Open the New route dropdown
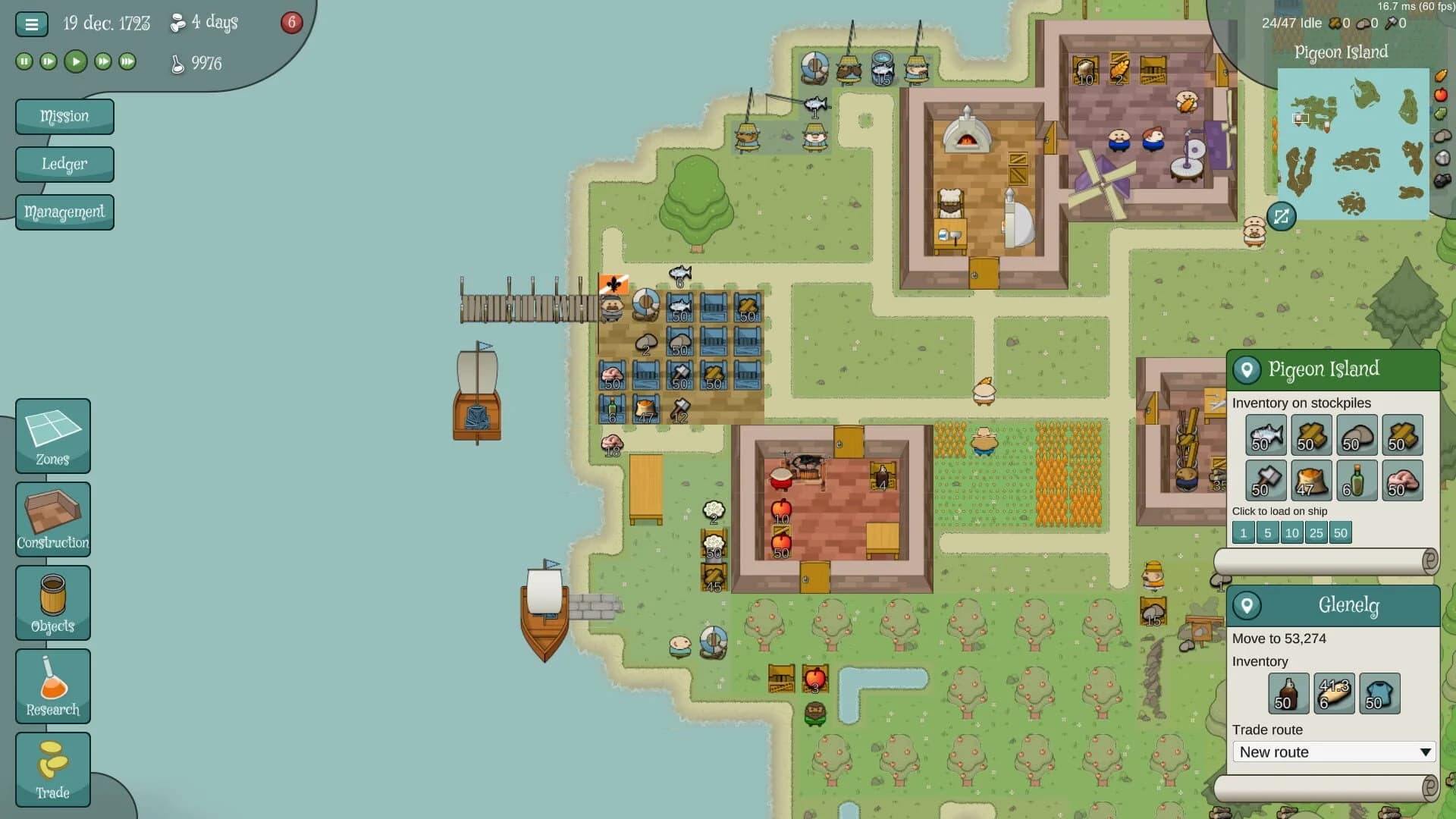The image size is (1456, 819). pos(1333,752)
